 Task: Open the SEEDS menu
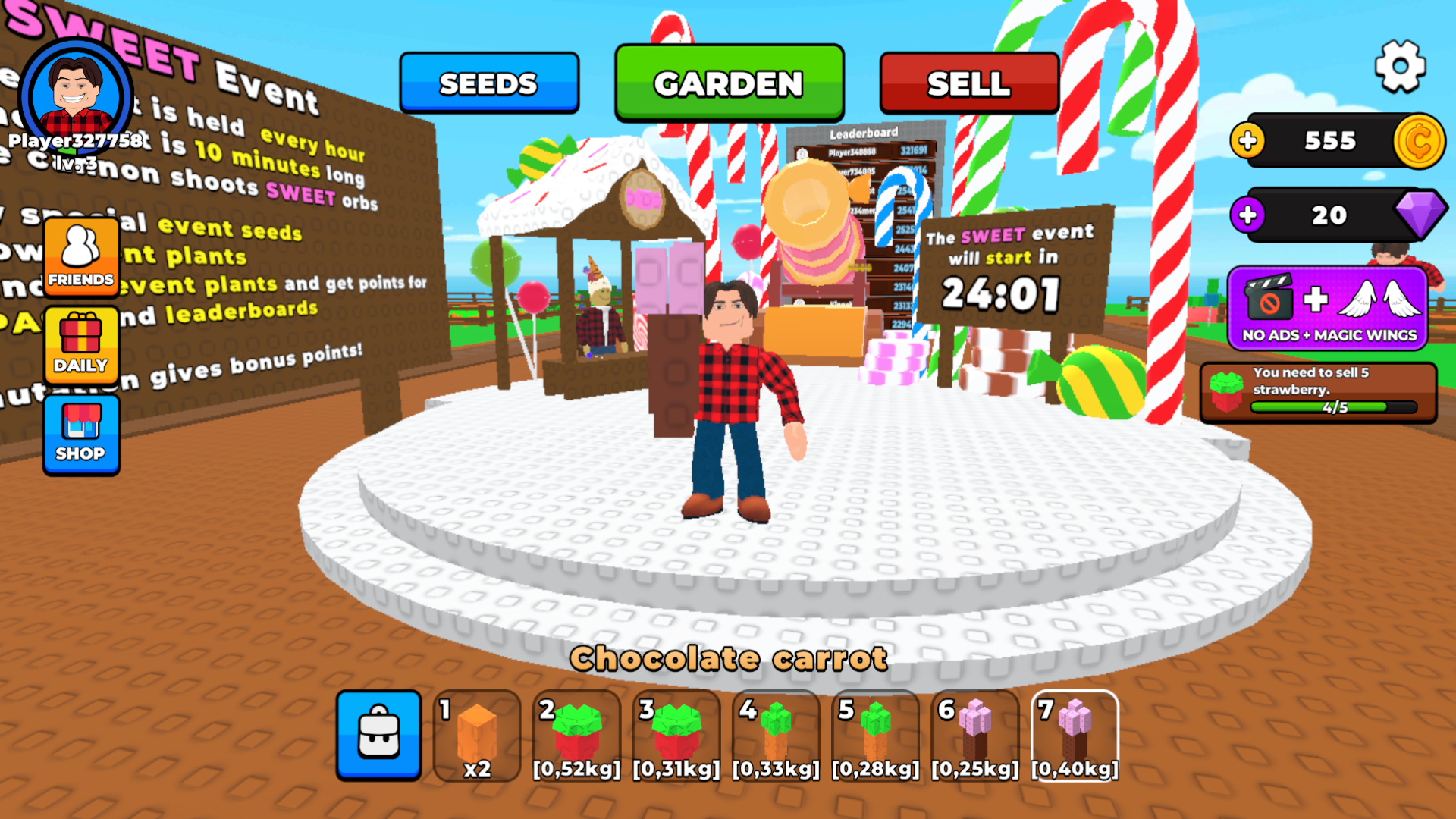[x=489, y=83]
